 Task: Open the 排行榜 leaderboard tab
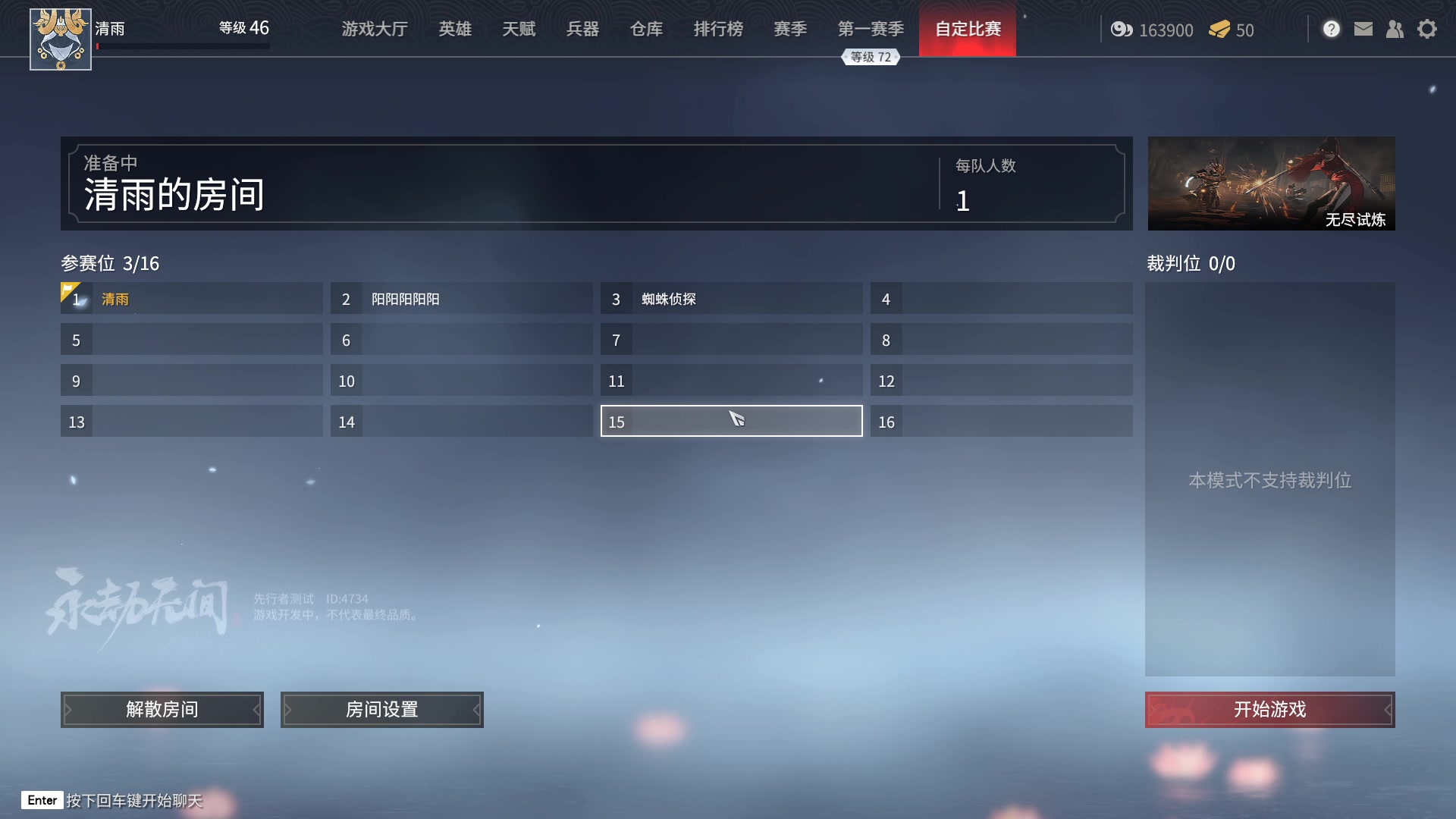(x=718, y=29)
